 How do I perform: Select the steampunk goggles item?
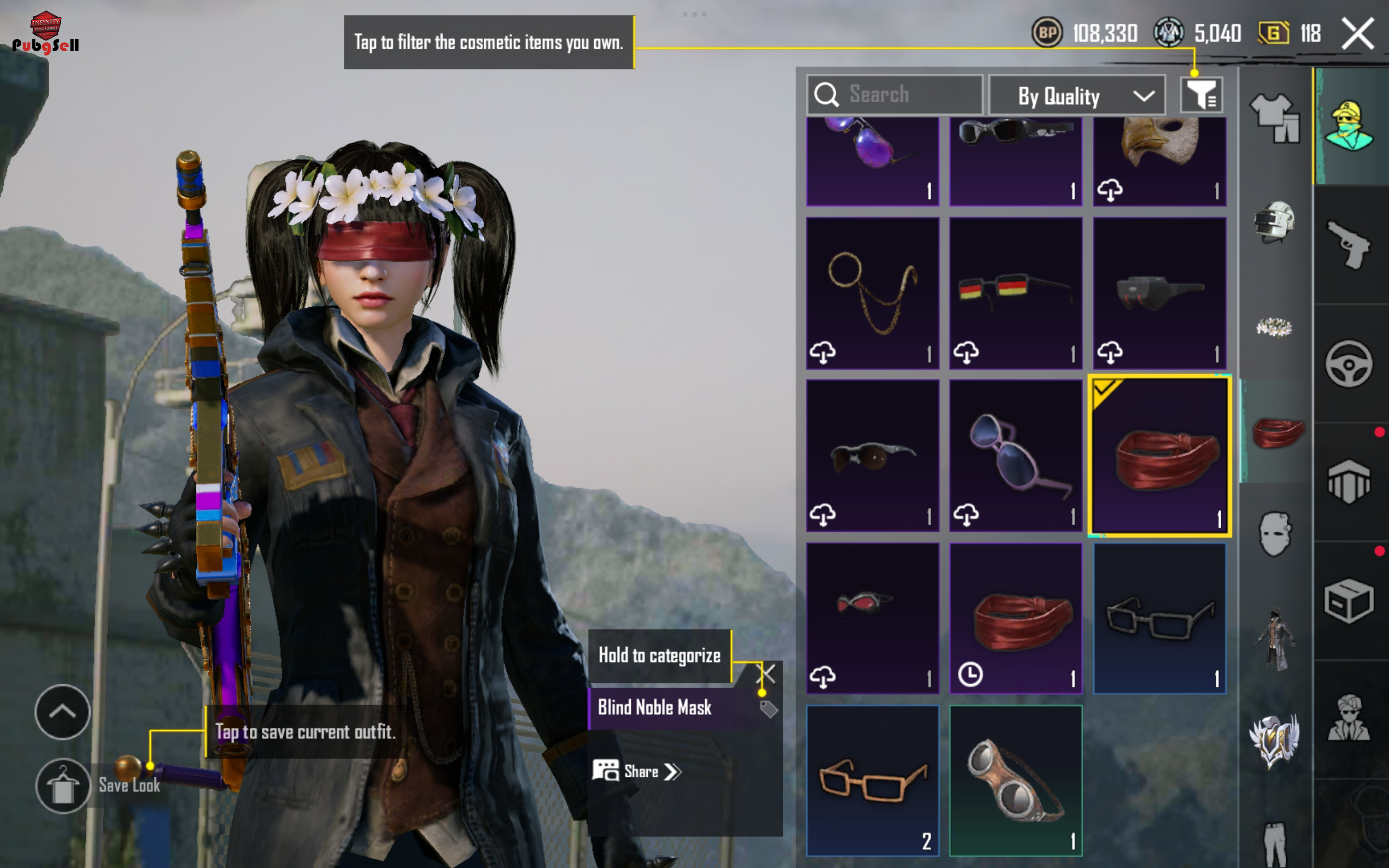(1015, 781)
